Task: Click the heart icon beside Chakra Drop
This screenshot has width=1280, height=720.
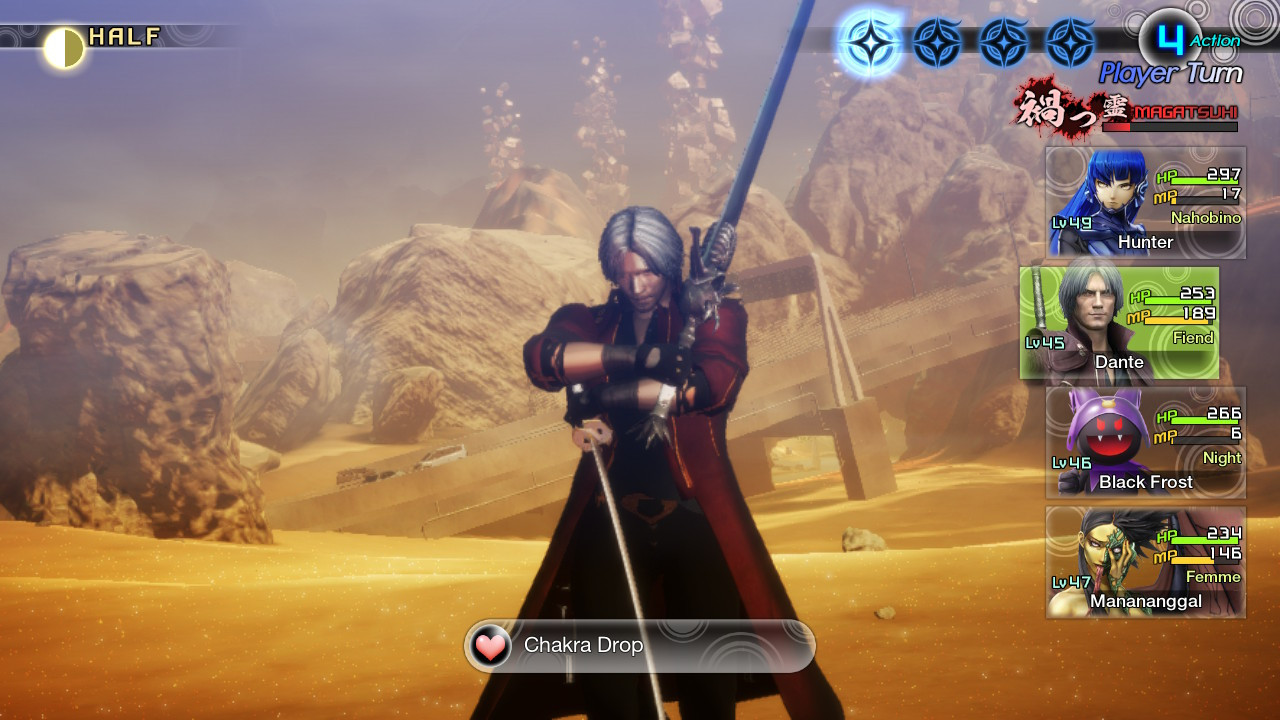Action: click(x=488, y=646)
